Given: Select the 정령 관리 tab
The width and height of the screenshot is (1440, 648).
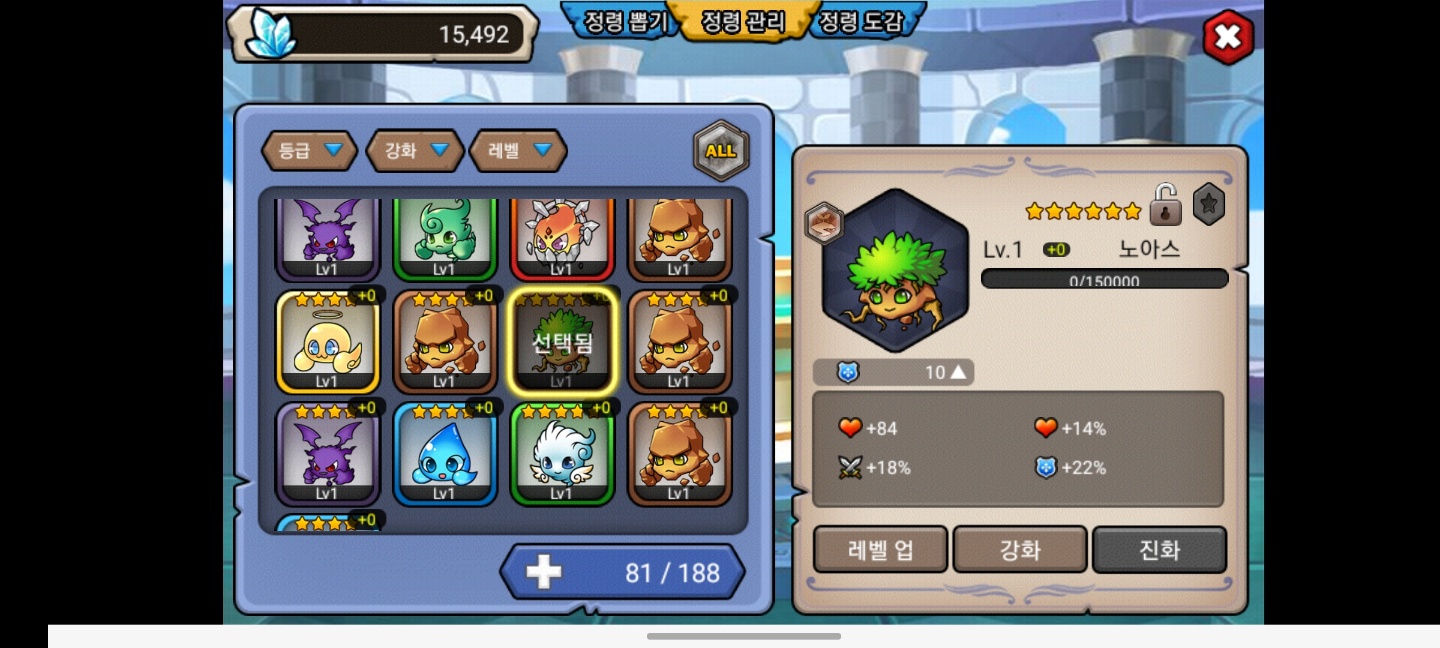Looking at the screenshot, I should coord(742,21).
